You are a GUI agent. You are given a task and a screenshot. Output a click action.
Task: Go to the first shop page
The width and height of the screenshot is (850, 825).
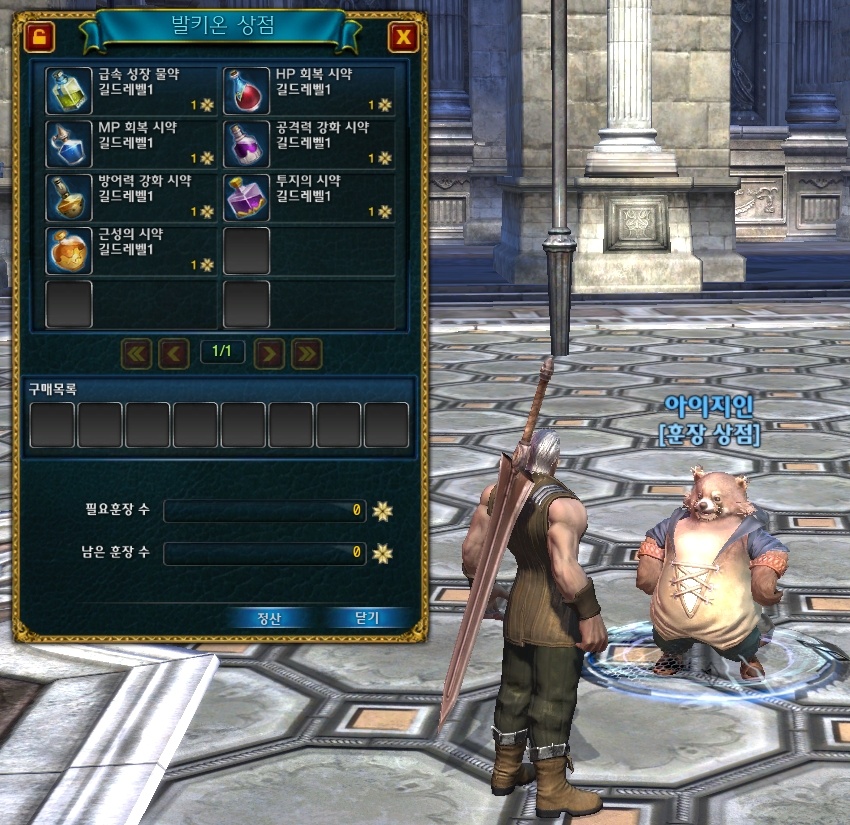tap(137, 352)
